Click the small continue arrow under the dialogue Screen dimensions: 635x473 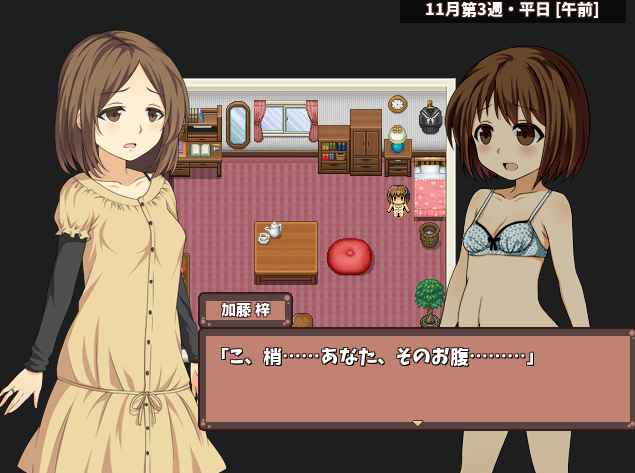418,423
